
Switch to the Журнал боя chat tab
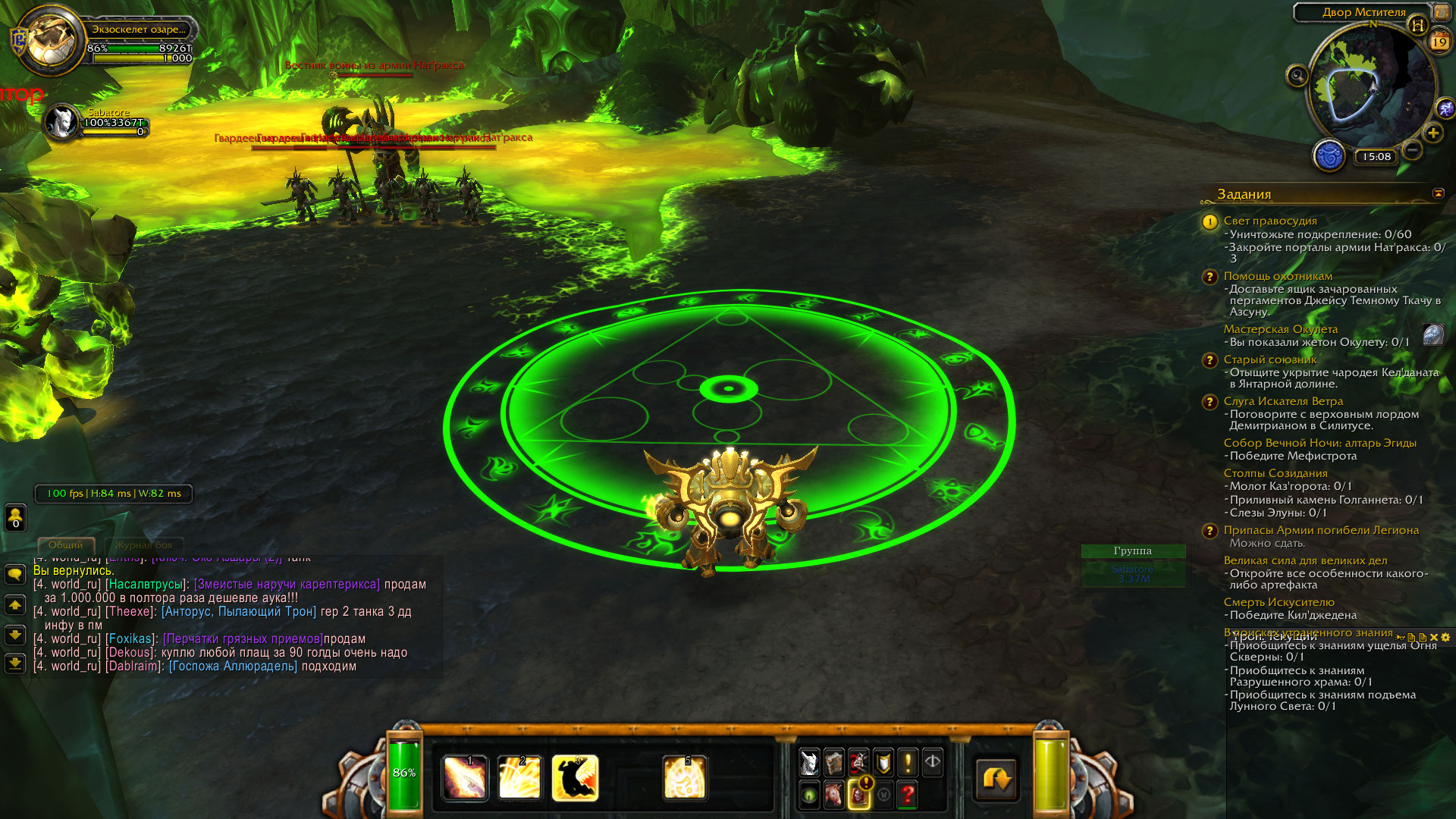coord(143,545)
